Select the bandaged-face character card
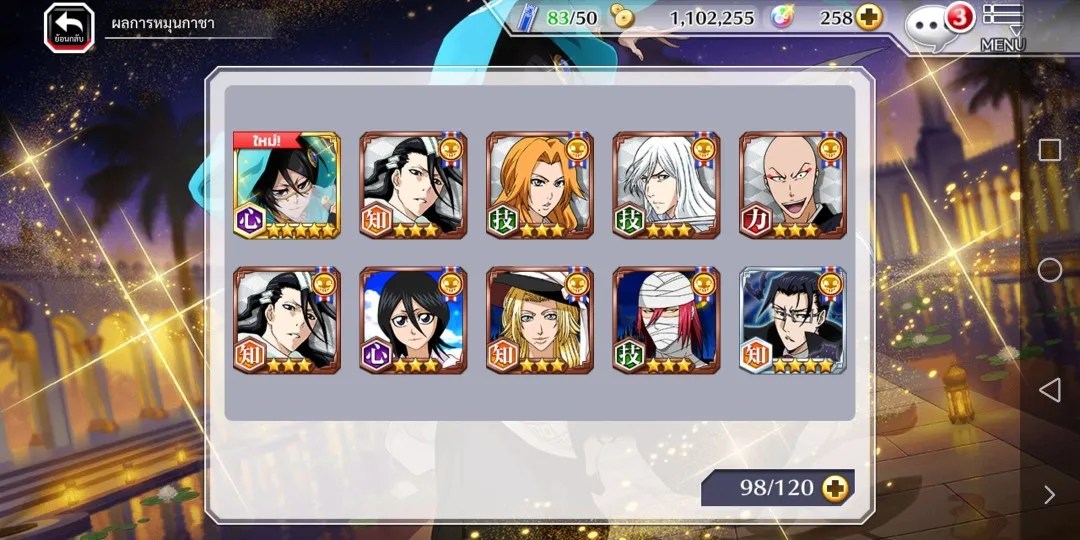 (x=666, y=320)
